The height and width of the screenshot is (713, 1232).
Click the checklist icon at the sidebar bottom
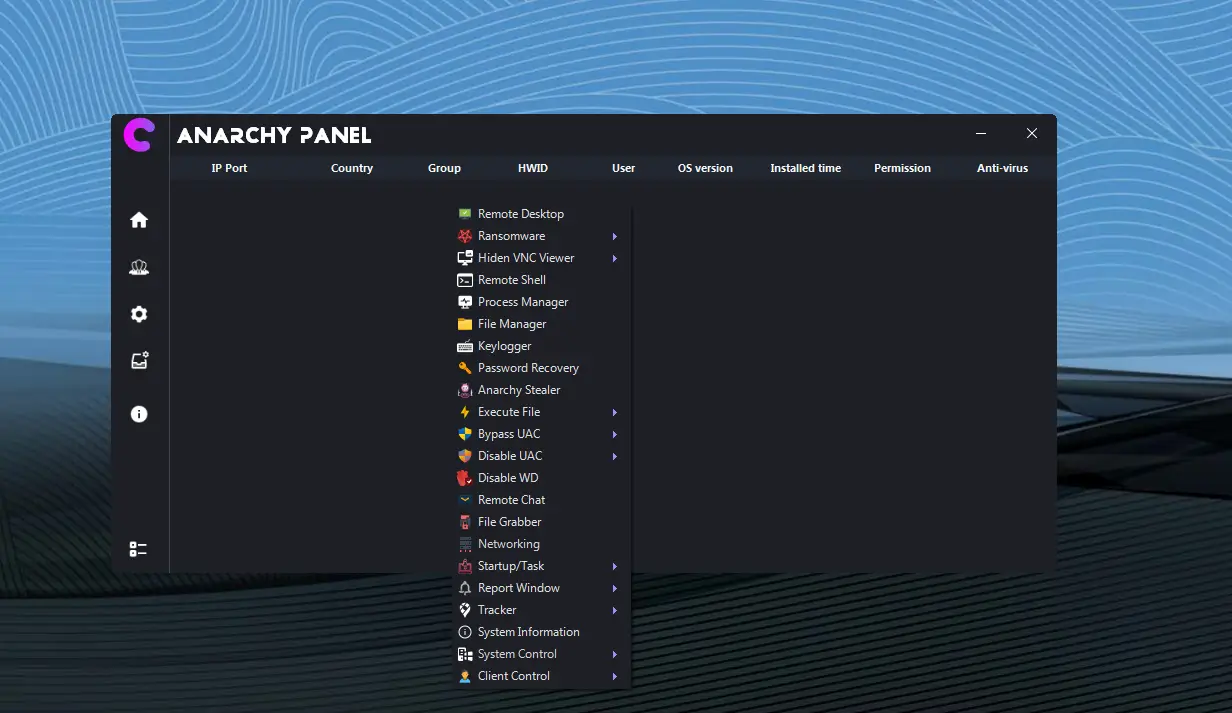point(139,549)
